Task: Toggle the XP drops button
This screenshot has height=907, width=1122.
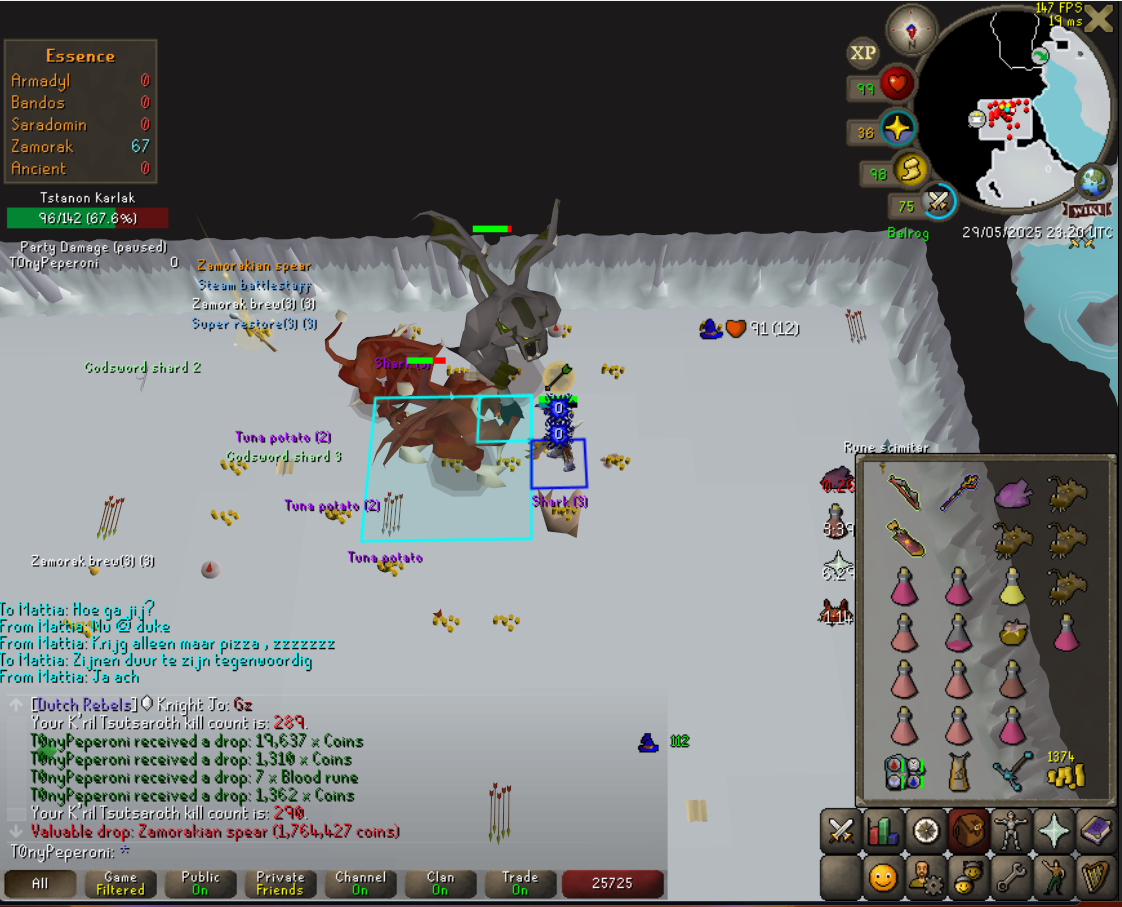Action: point(863,53)
